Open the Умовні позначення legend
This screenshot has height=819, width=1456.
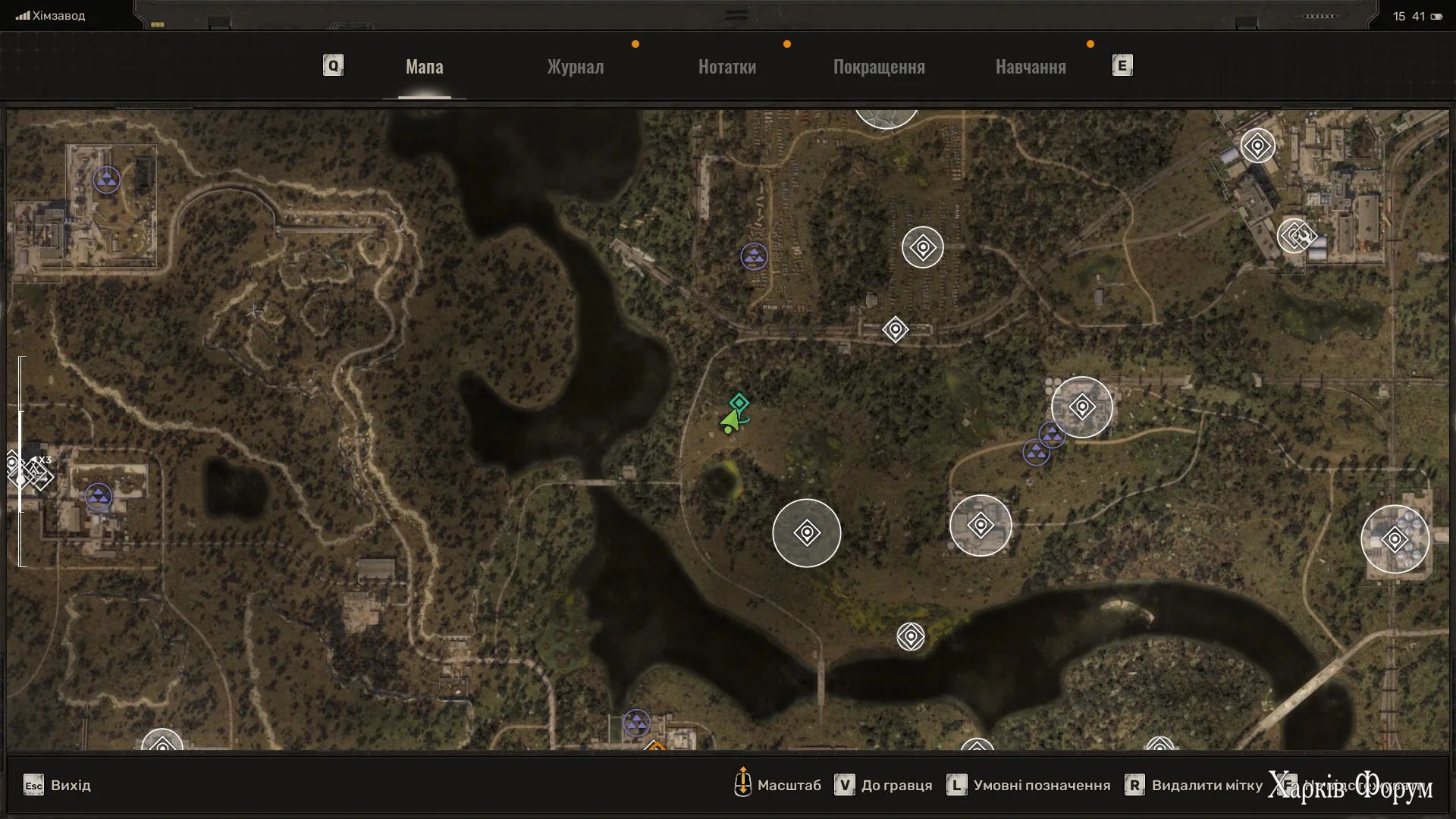point(1028,785)
